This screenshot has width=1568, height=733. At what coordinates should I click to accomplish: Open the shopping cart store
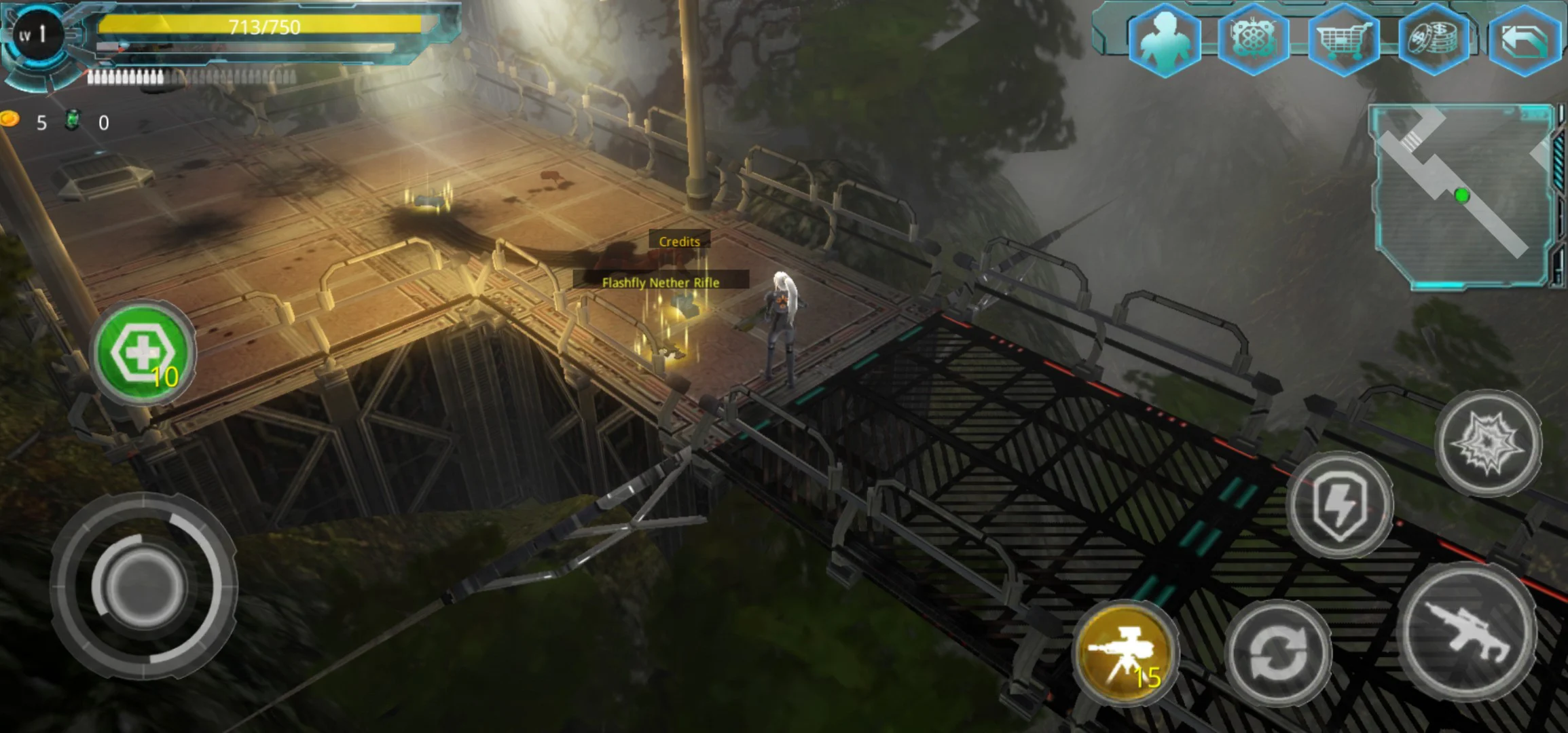[1343, 39]
